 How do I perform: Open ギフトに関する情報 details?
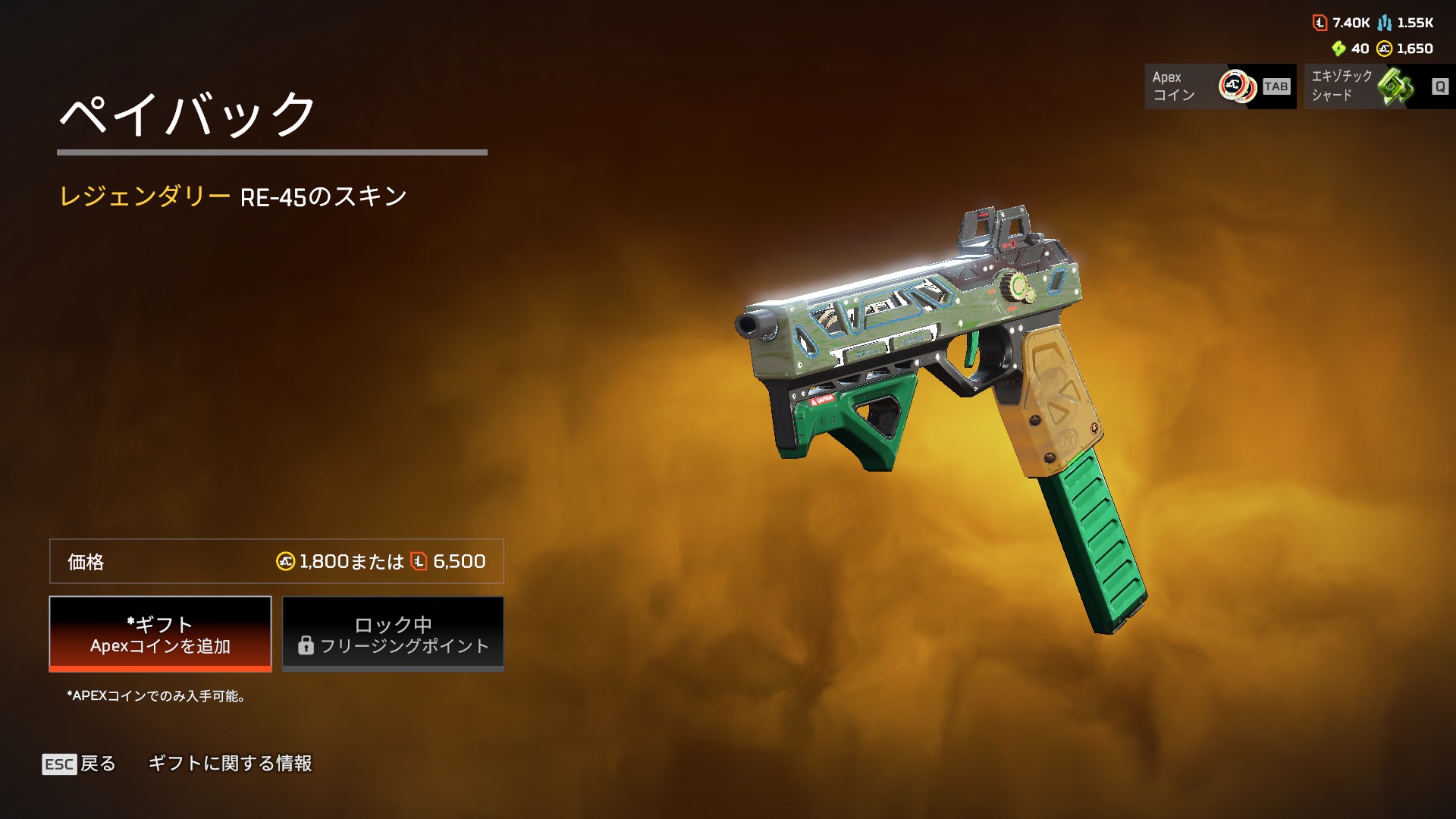point(230,764)
